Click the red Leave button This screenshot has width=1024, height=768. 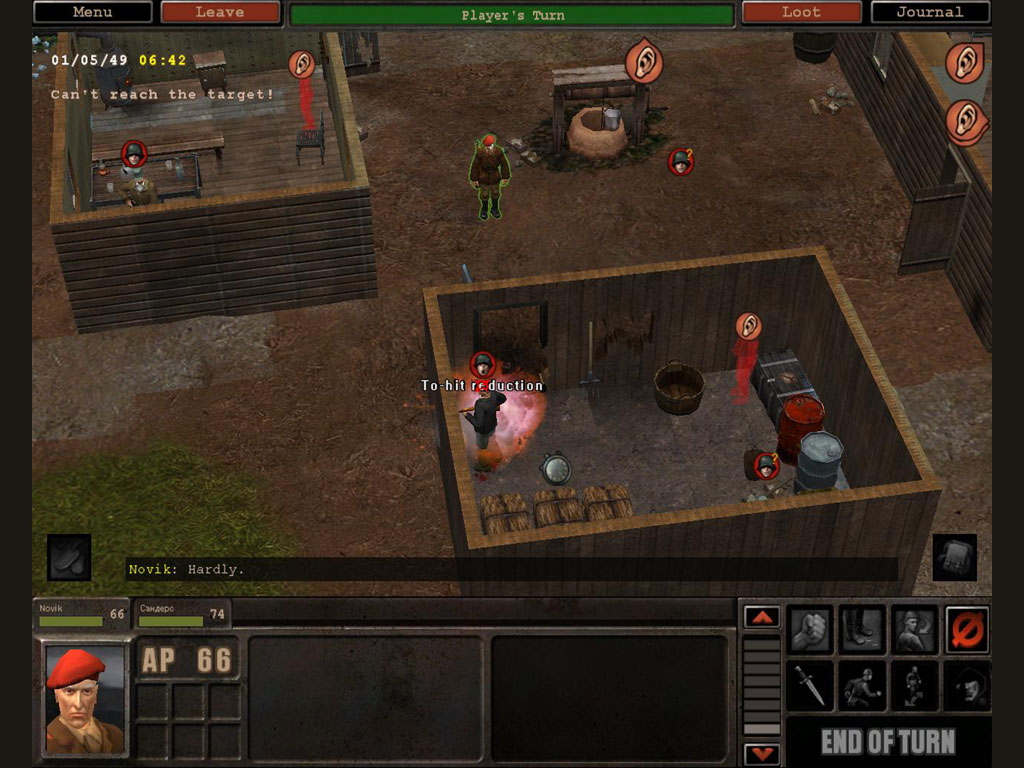pyautogui.click(x=220, y=12)
